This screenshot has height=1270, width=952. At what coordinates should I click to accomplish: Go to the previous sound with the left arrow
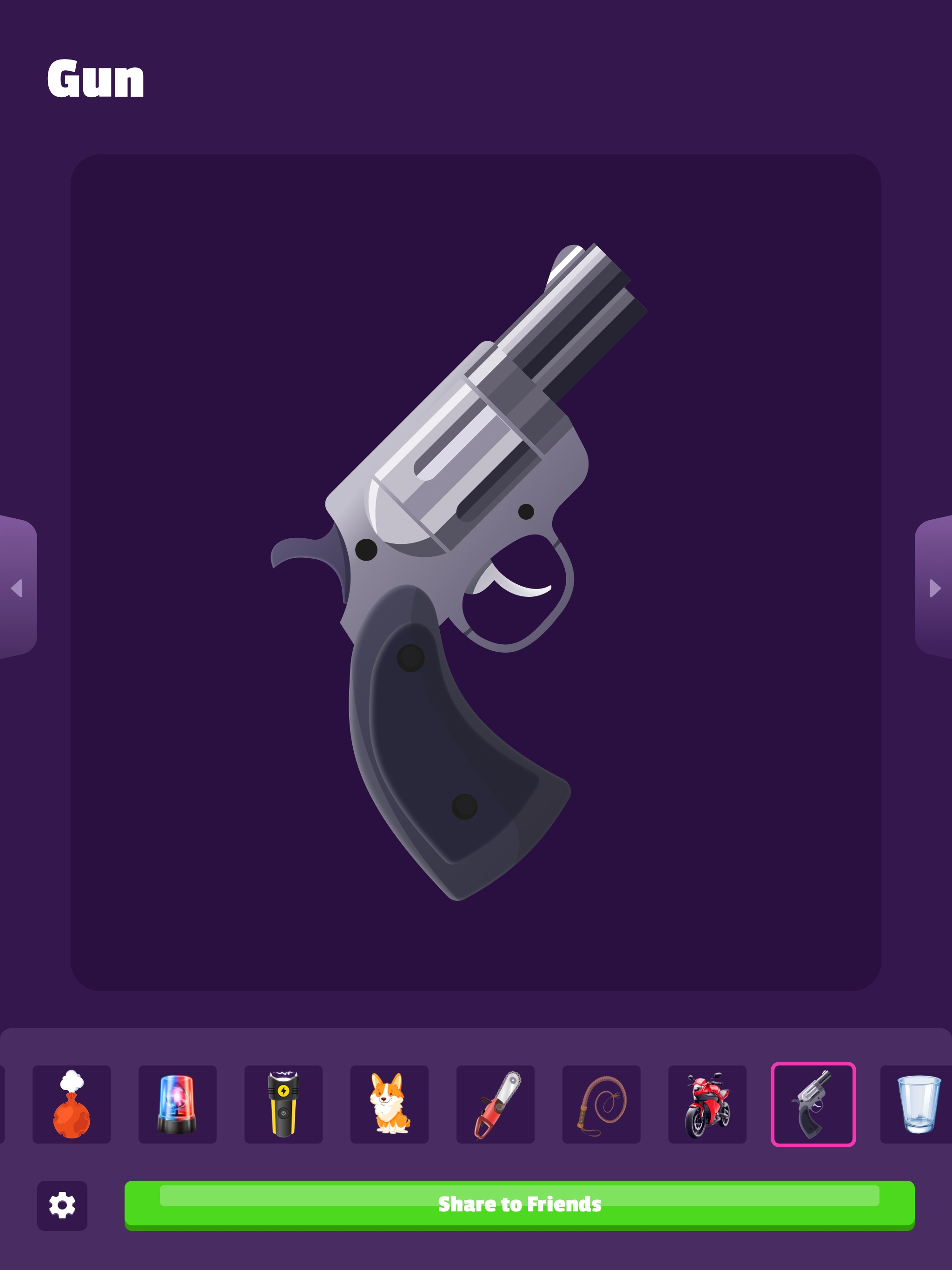click(x=17, y=589)
